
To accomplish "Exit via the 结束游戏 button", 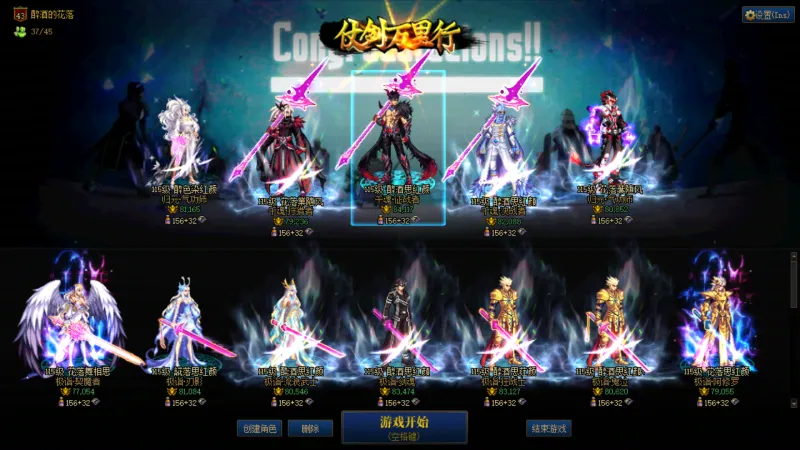I will [x=549, y=428].
